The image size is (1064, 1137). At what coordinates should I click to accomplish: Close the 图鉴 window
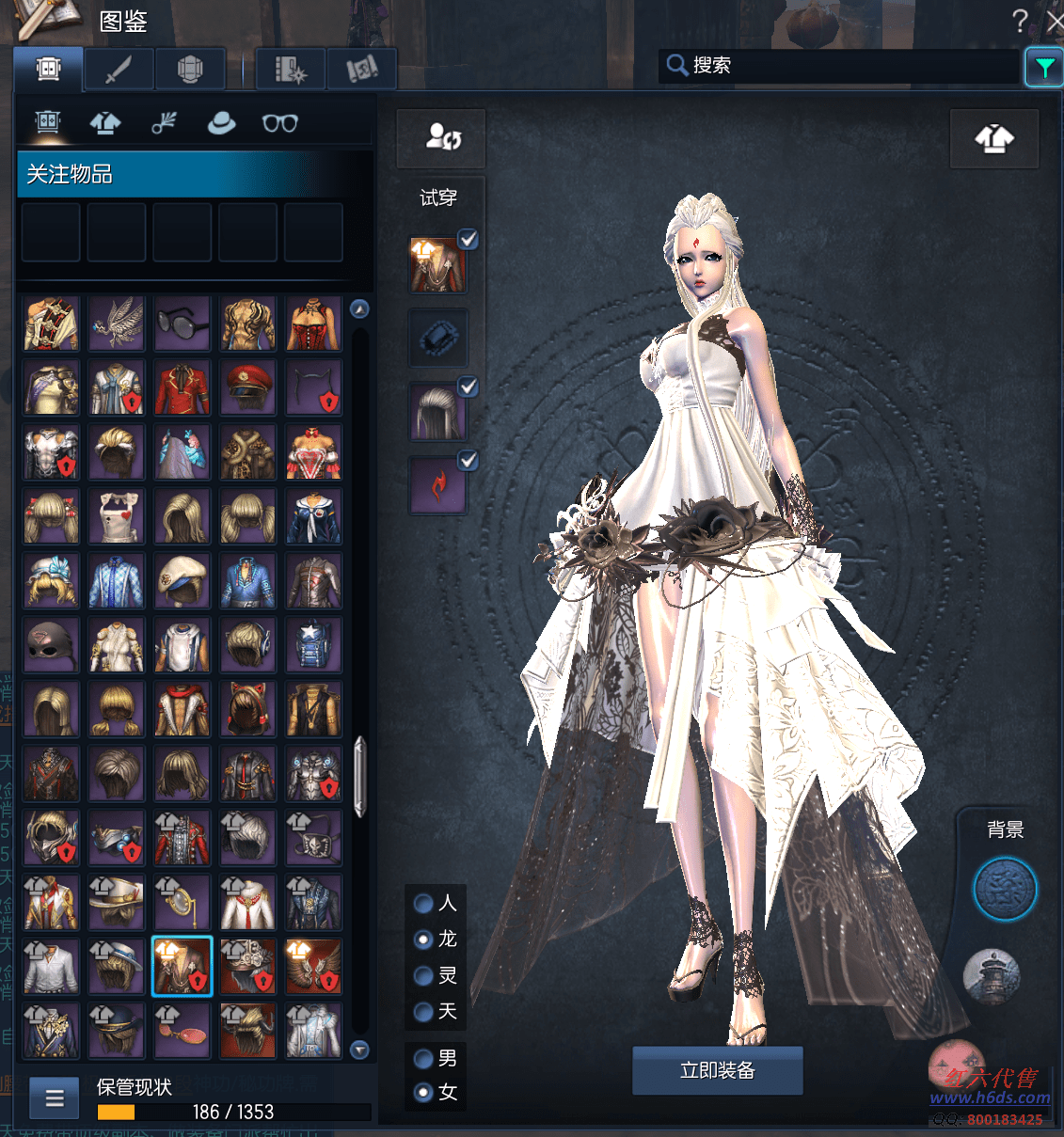(x=1055, y=21)
